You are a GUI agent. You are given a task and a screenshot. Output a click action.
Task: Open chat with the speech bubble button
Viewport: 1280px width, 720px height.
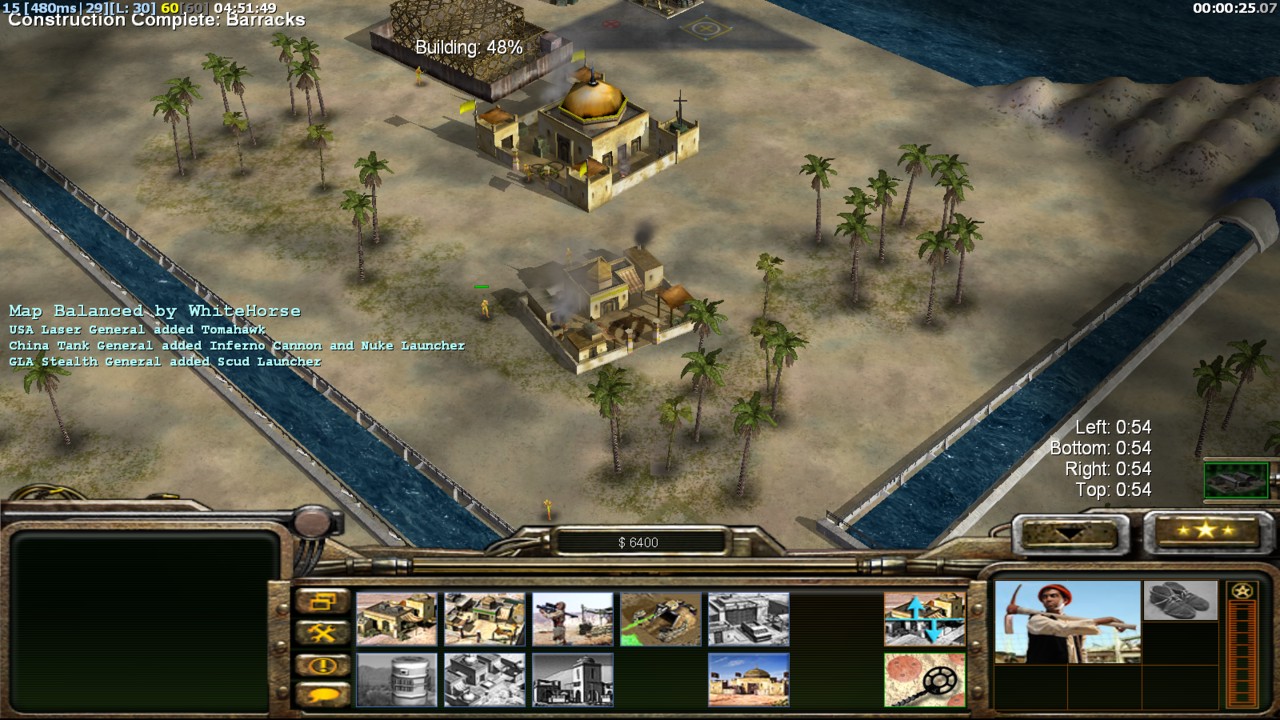(322, 694)
